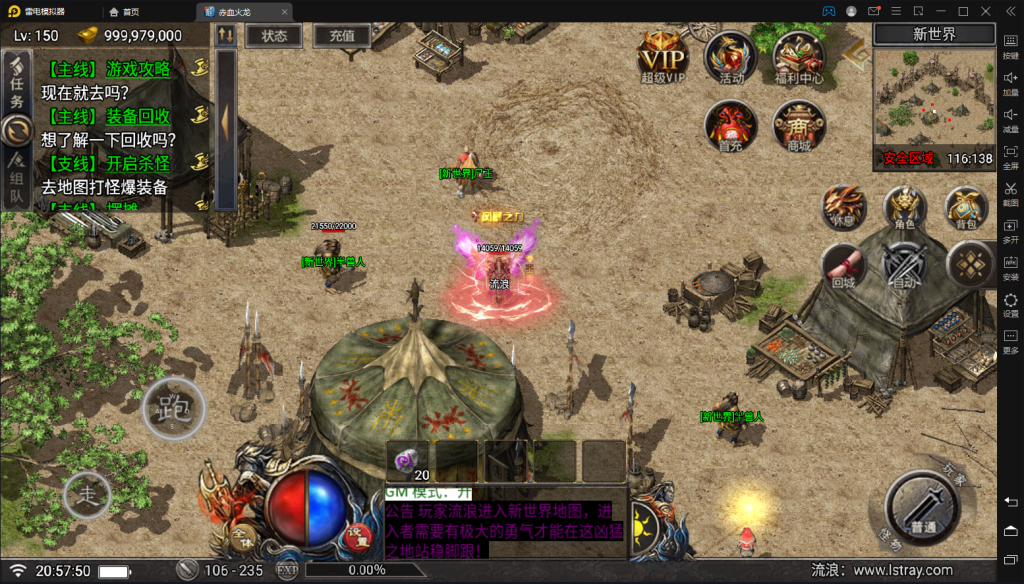Use the purple item in the hotbar

pos(408,459)
